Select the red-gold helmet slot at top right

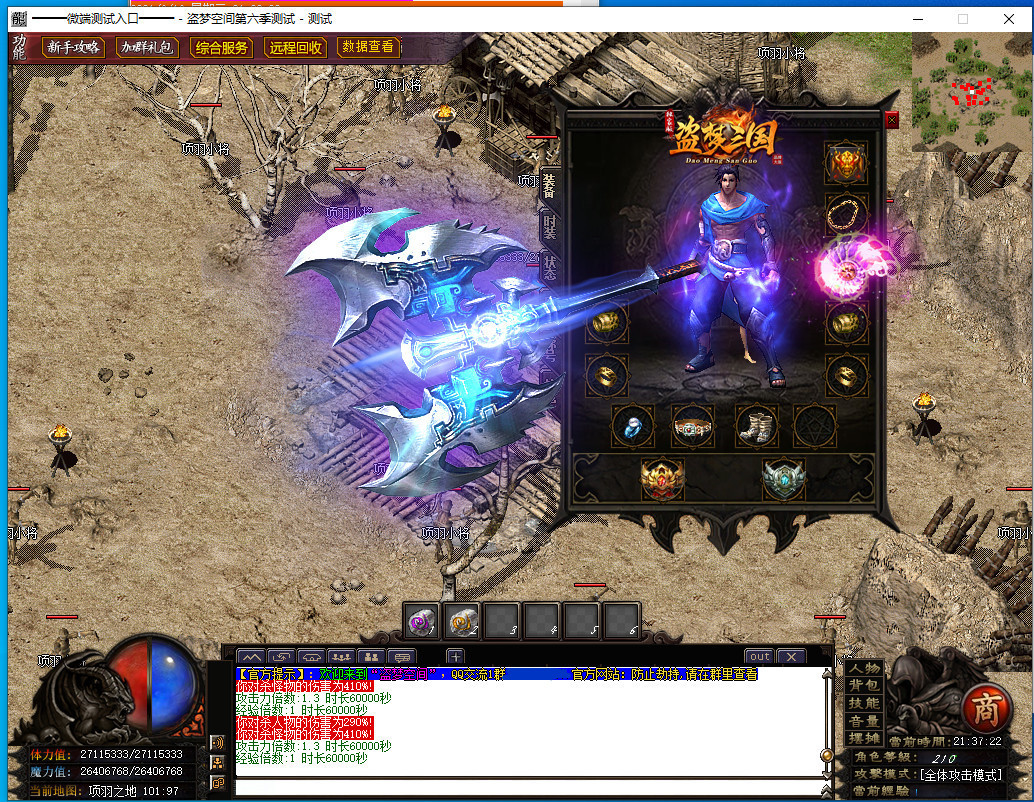point(846,162)
